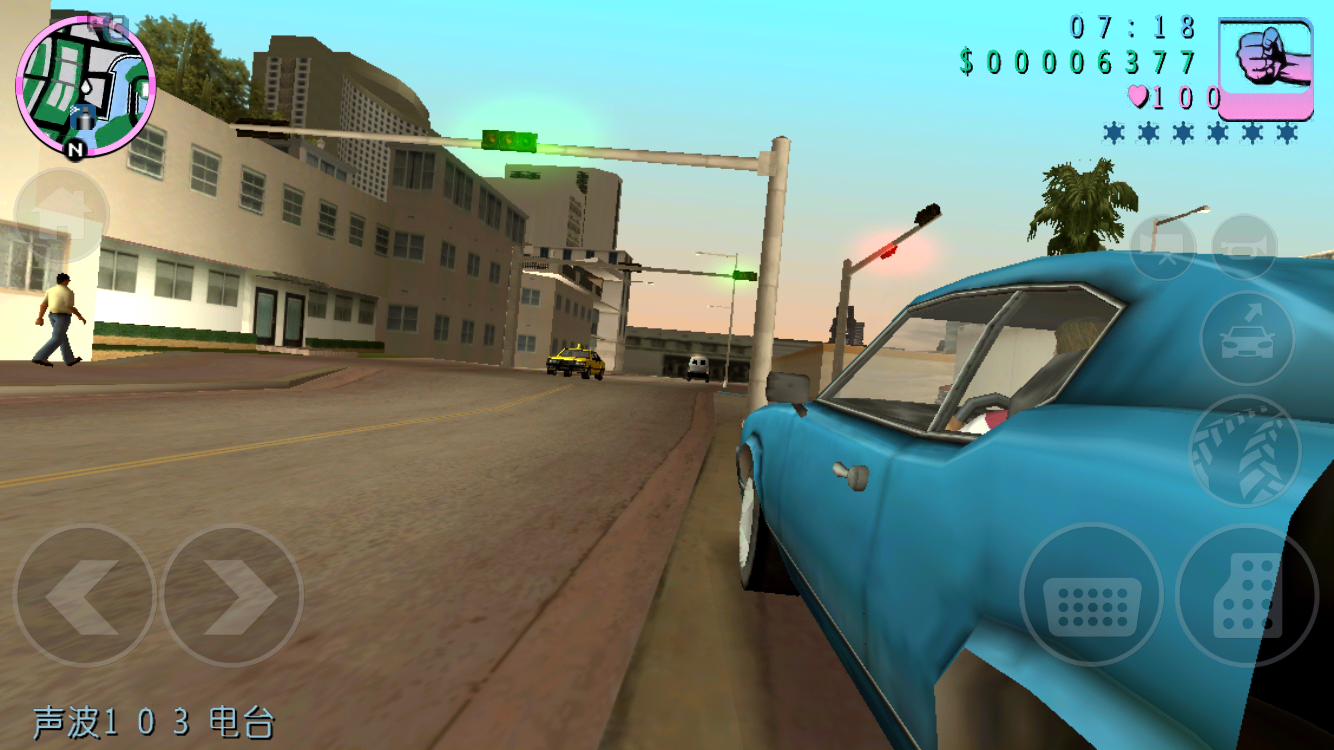The height and width of the screenshot is (750, 1334).
Task: Tap the faint house icon button
Action: (x=60, y=215)
